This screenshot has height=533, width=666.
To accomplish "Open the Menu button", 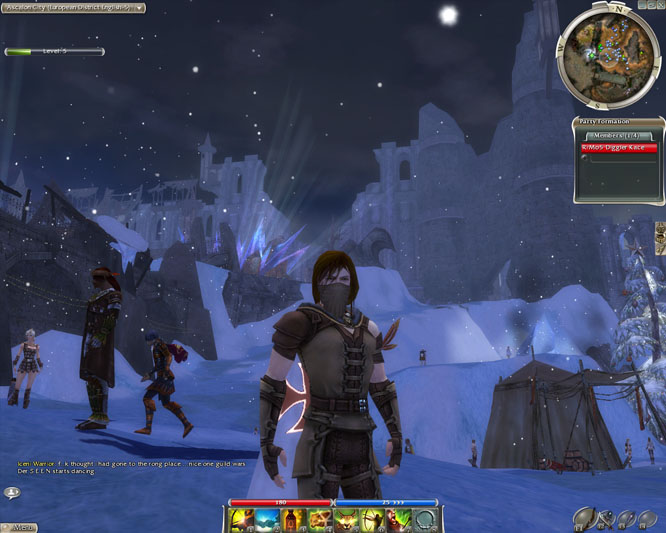I will pyautogui.click(x=20, y=526).
